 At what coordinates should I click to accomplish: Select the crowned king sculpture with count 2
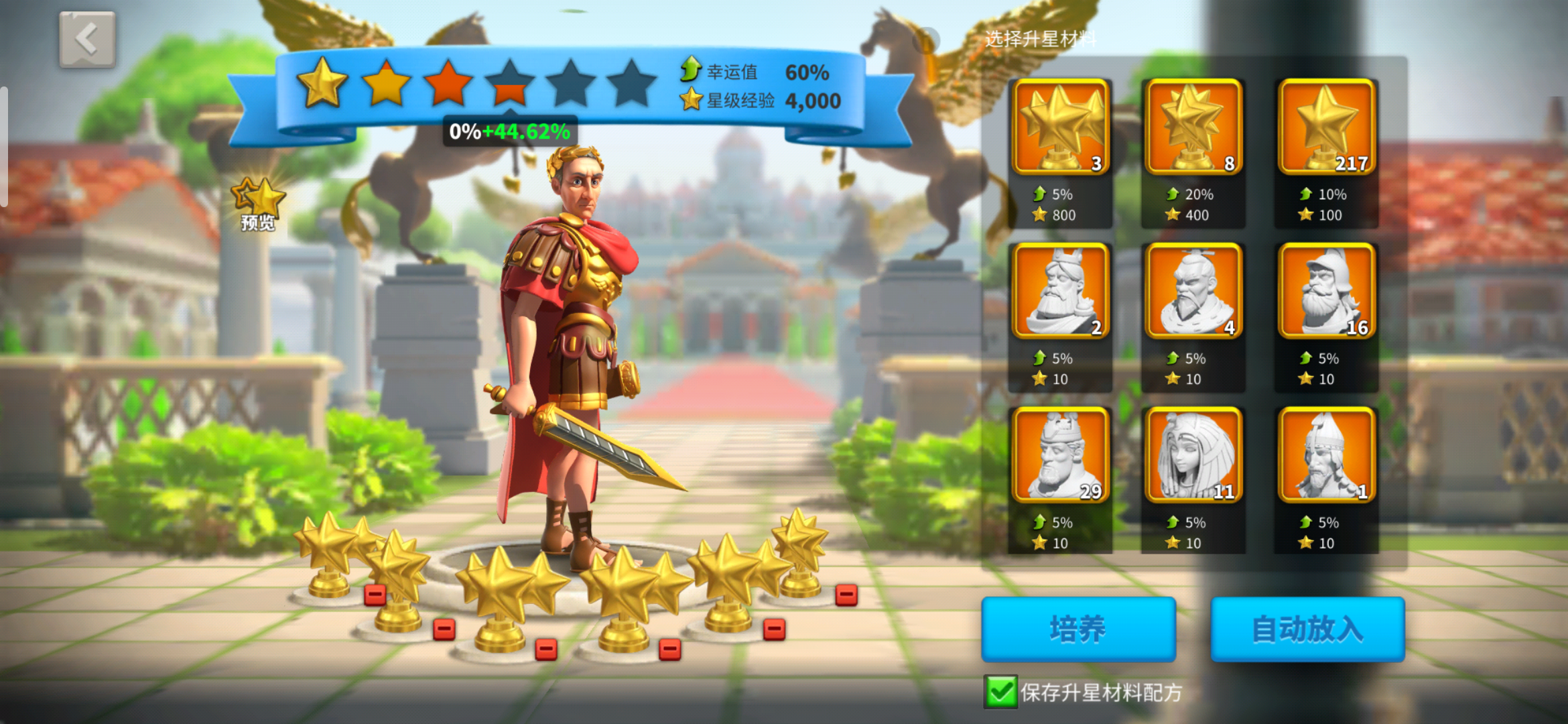[1060, 291]
